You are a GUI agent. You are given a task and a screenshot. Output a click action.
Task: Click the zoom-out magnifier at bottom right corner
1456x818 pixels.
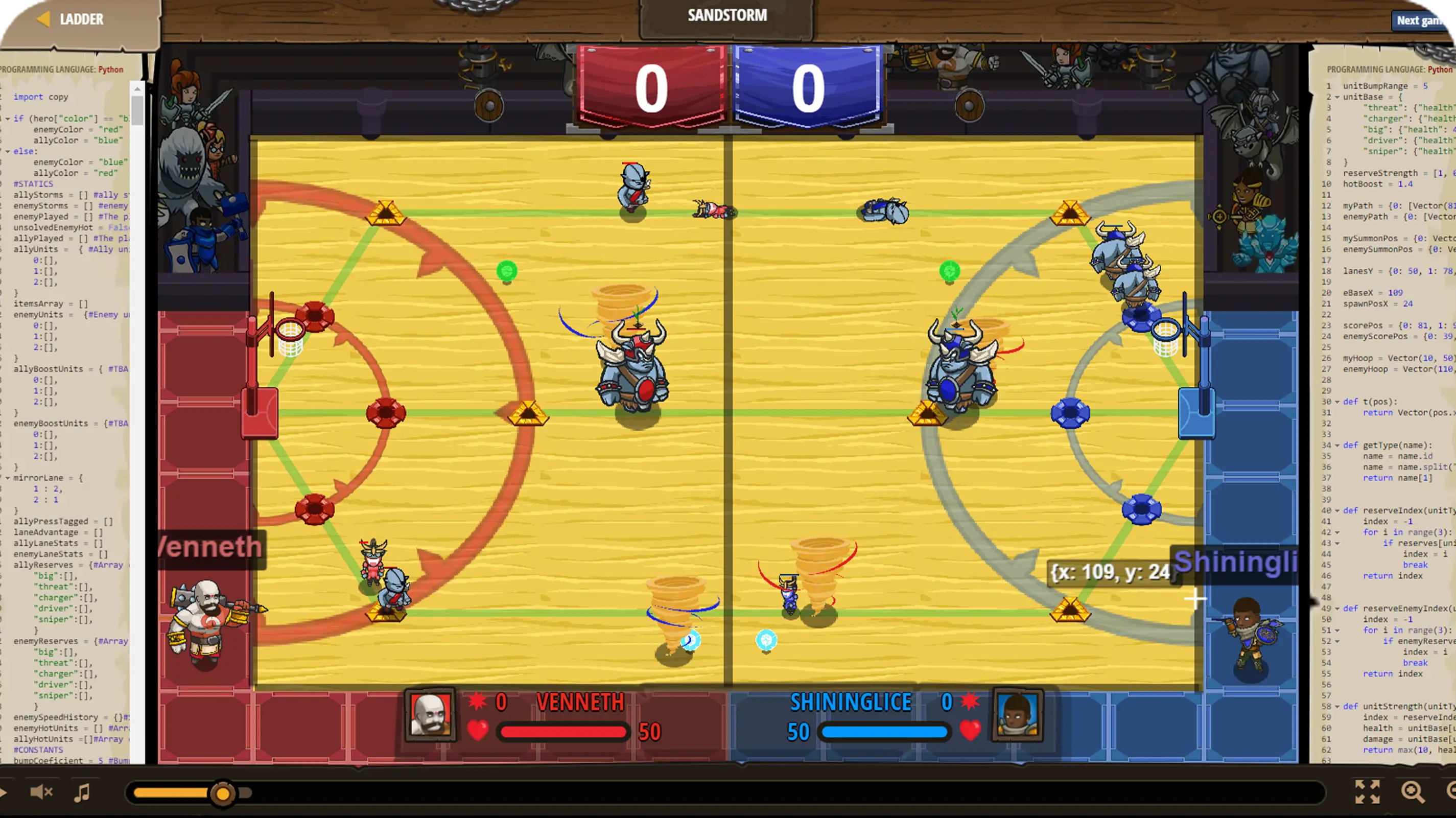pos(1452,791)
